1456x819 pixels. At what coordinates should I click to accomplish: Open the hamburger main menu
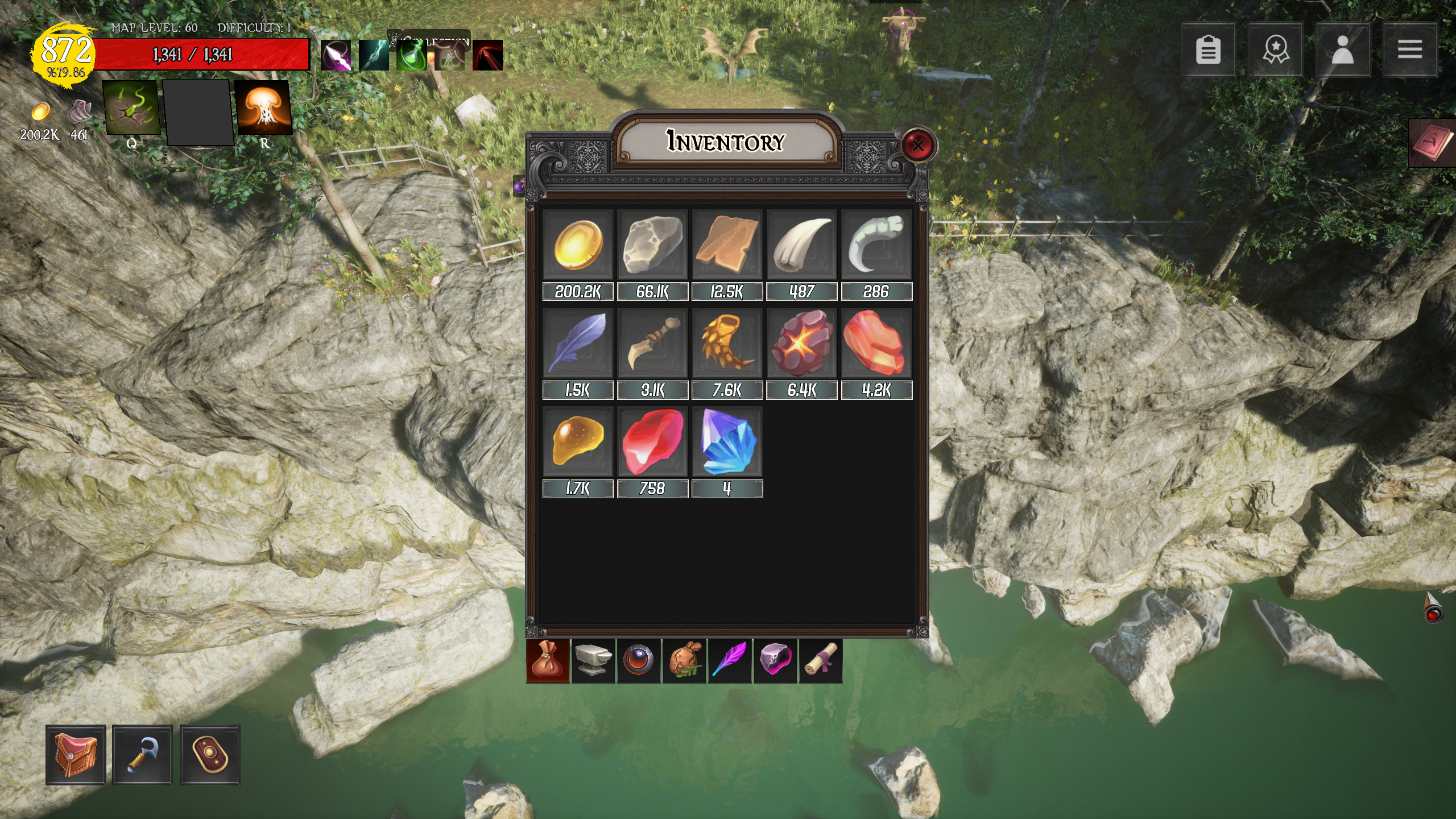pyautogui.click(x=1409, y=50)
